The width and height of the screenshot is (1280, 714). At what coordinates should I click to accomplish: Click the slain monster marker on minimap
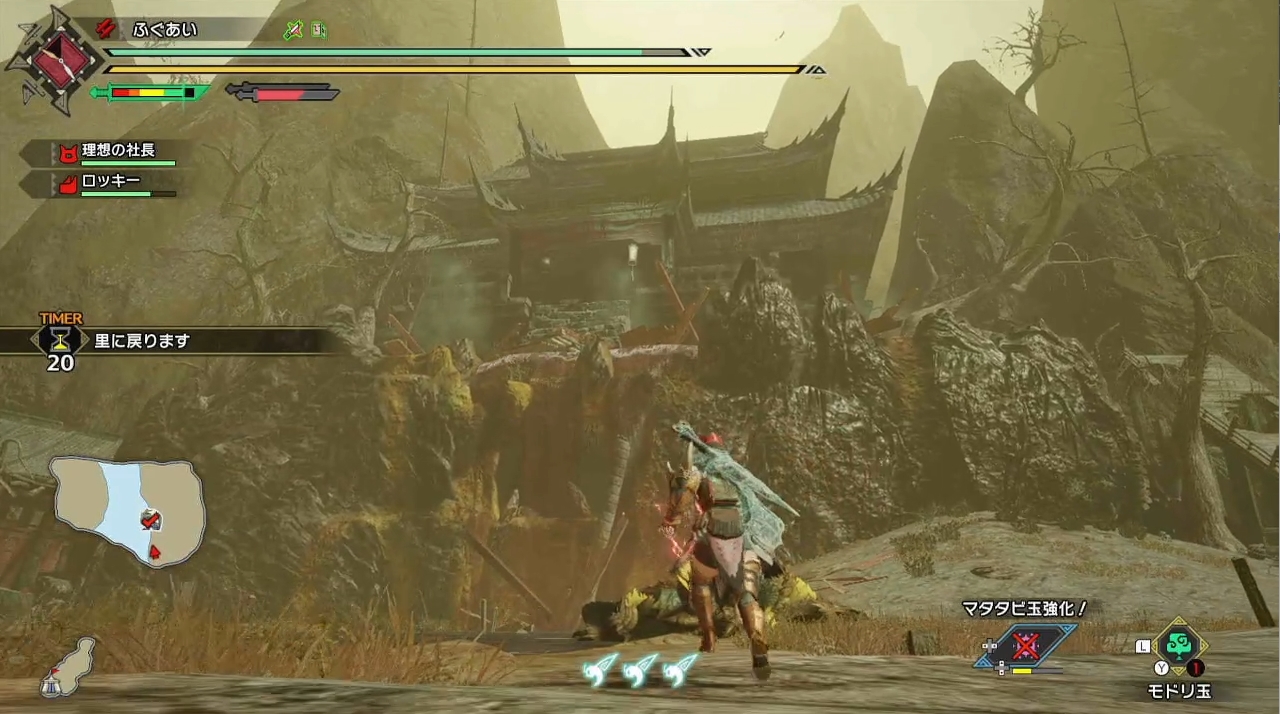[150, 520]
